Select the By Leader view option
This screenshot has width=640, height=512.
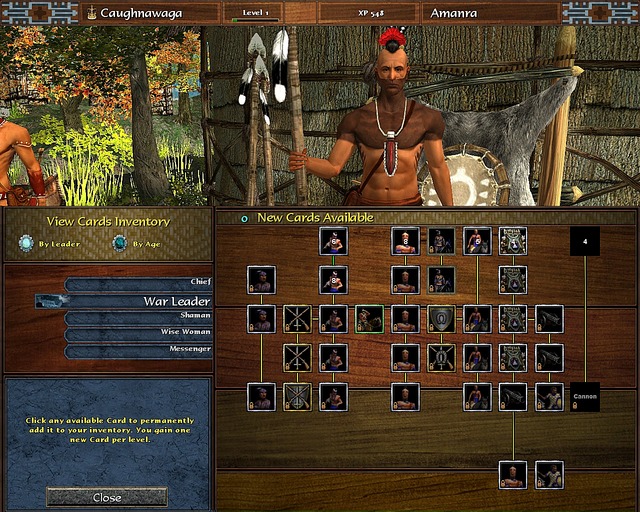coord(27,243)
